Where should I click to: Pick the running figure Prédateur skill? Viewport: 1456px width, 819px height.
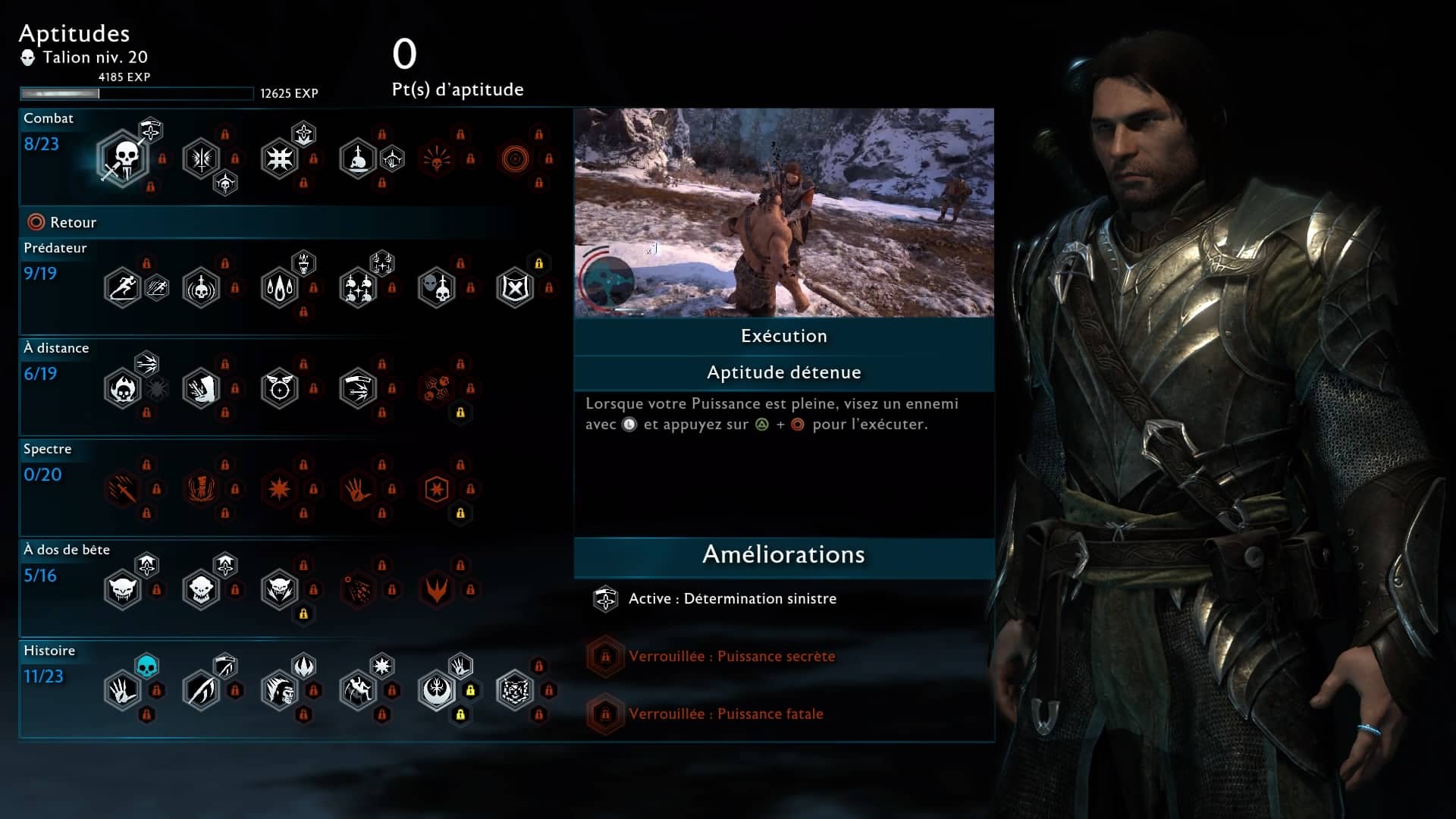123,288
